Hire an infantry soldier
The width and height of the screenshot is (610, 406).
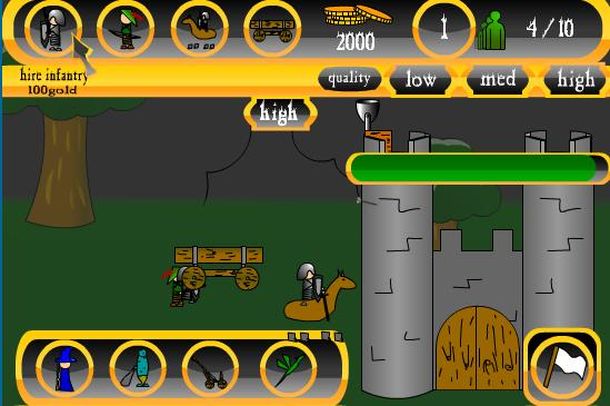point(50,28)
